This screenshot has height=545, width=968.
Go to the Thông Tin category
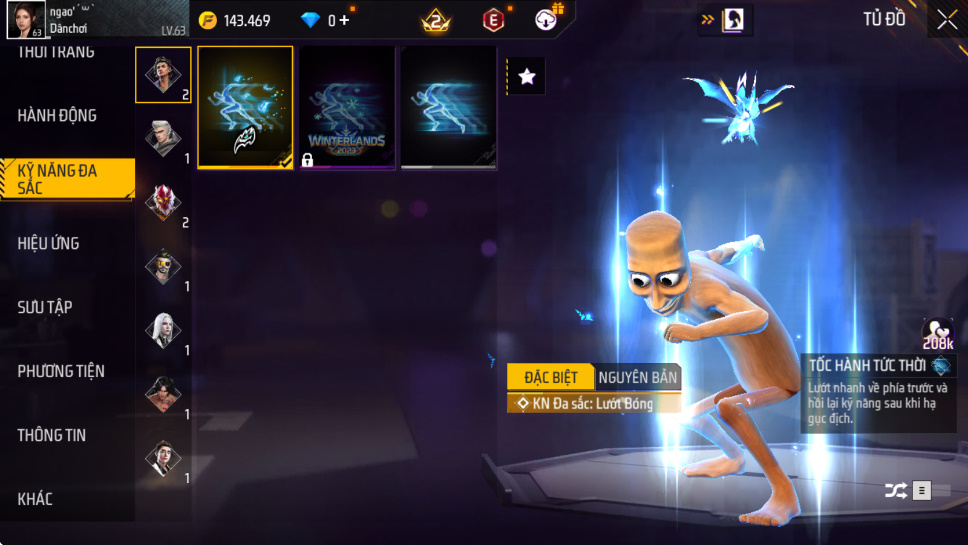click(52, 435)
